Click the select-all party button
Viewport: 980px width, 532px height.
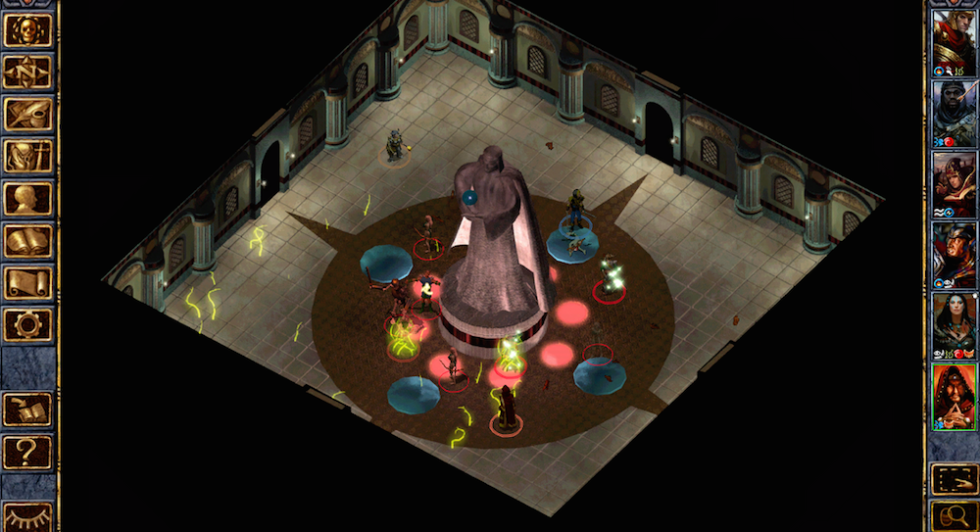[954, 479]
